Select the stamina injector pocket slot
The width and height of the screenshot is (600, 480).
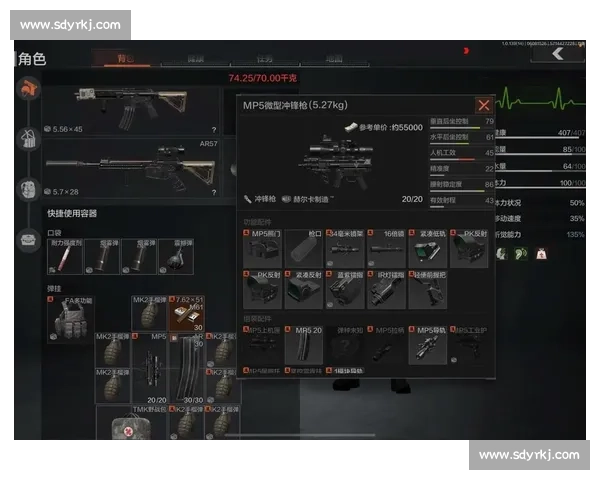[64, 257]
